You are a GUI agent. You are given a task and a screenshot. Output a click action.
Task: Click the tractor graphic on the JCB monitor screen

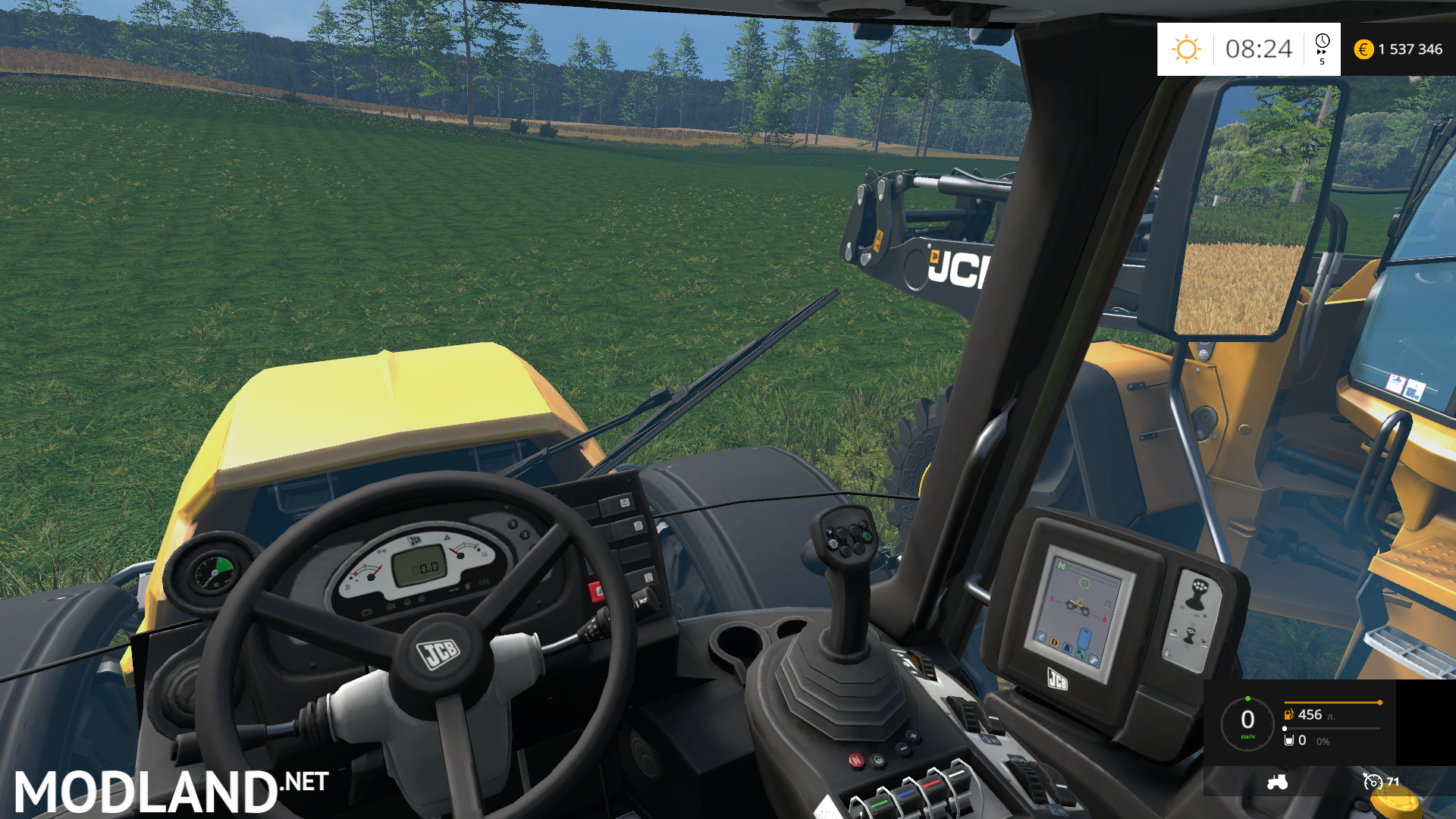click(x=1078, y=605)
